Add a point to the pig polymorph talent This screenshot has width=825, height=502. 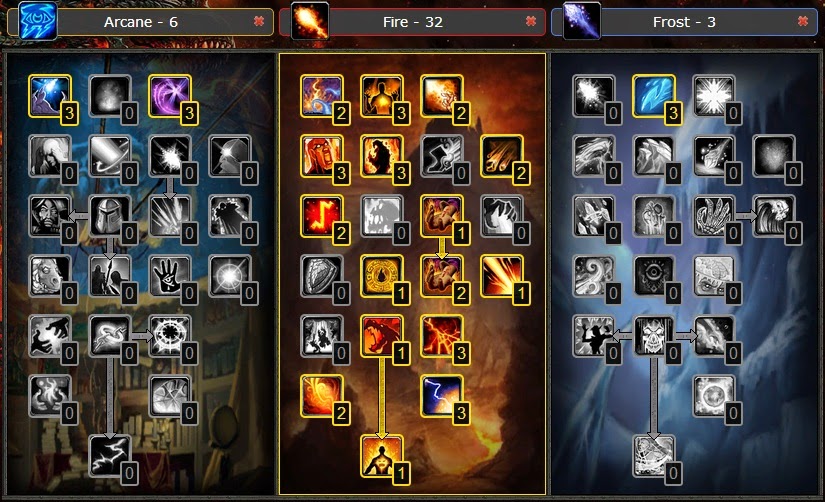(48, 275)
